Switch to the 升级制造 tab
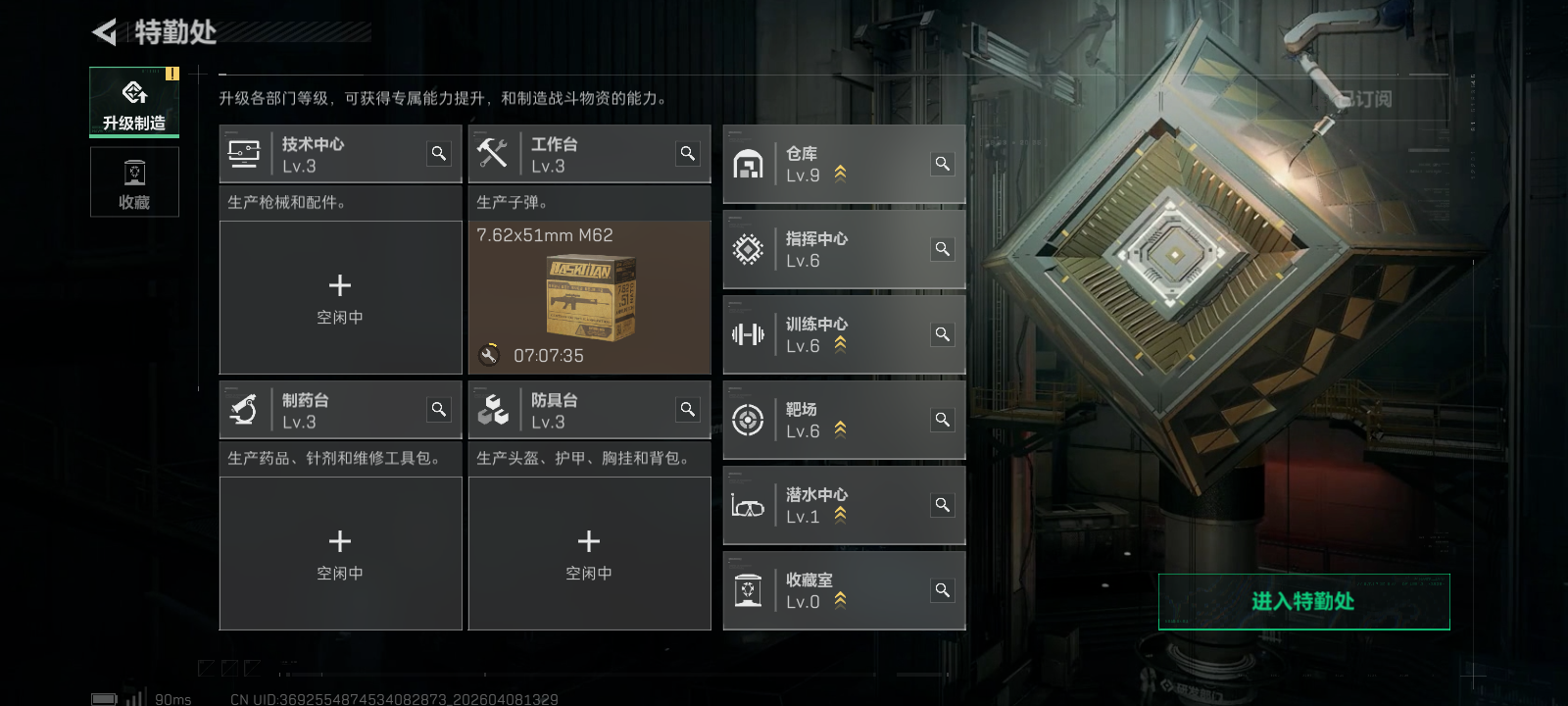Viewport: 1568px width, 706px height. (x=134, y=102)
